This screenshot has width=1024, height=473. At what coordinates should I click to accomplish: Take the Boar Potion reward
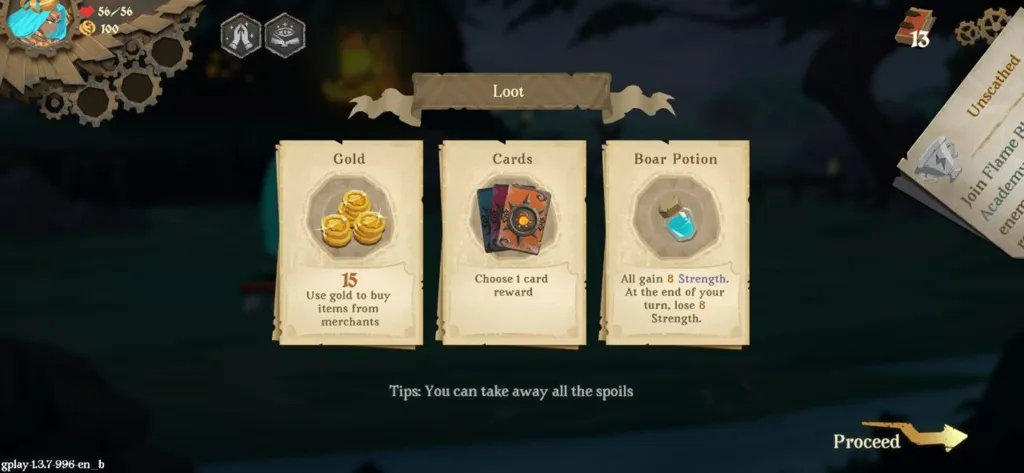point(675,242)
